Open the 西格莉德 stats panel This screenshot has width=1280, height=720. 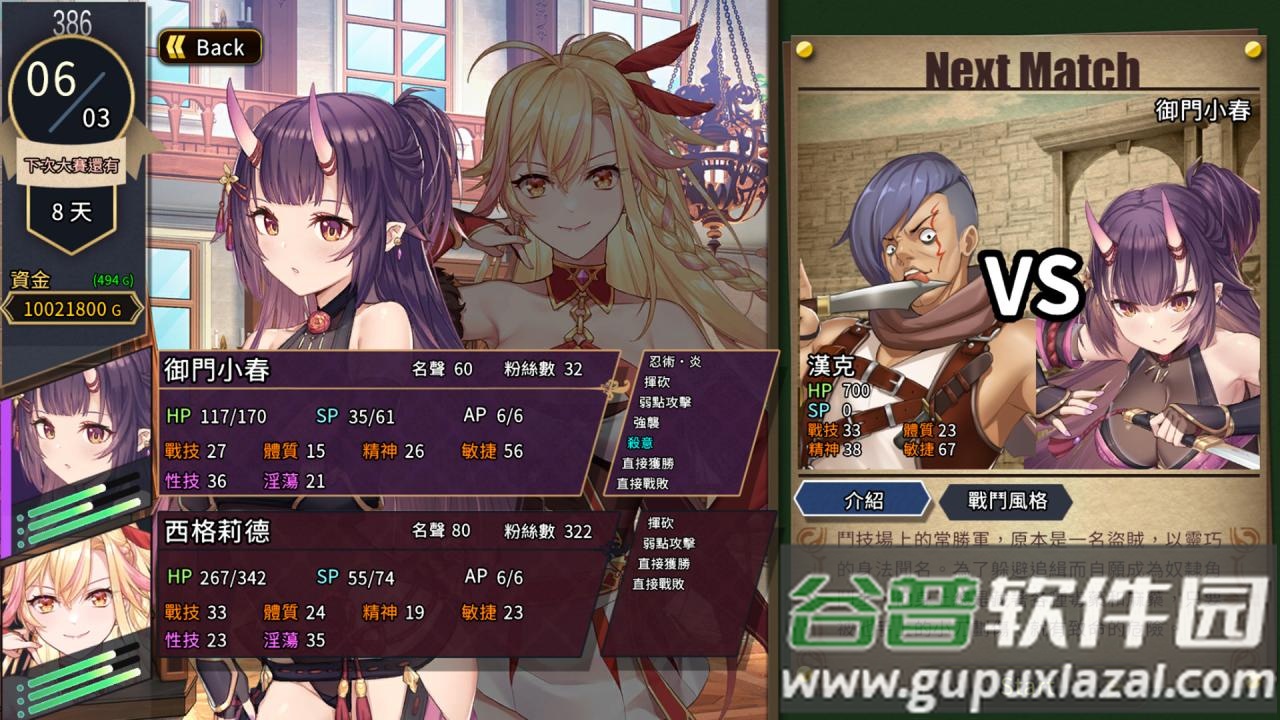[x=380, y=583]
